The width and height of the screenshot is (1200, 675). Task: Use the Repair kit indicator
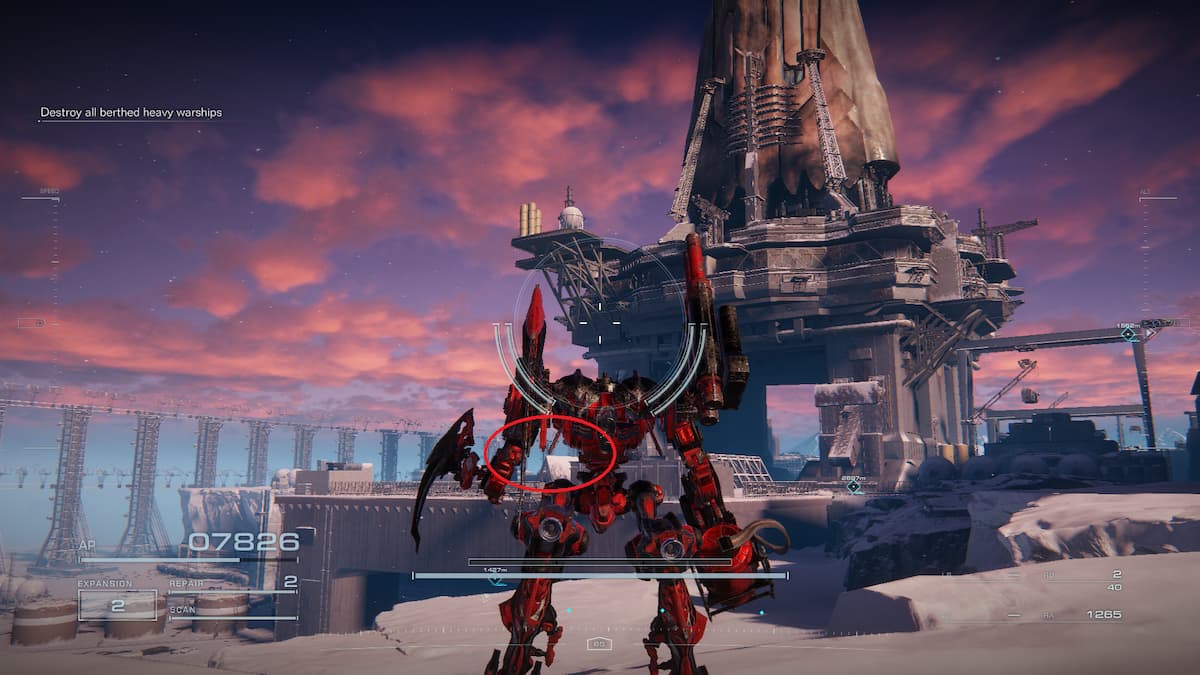click(x=233, y=583)
